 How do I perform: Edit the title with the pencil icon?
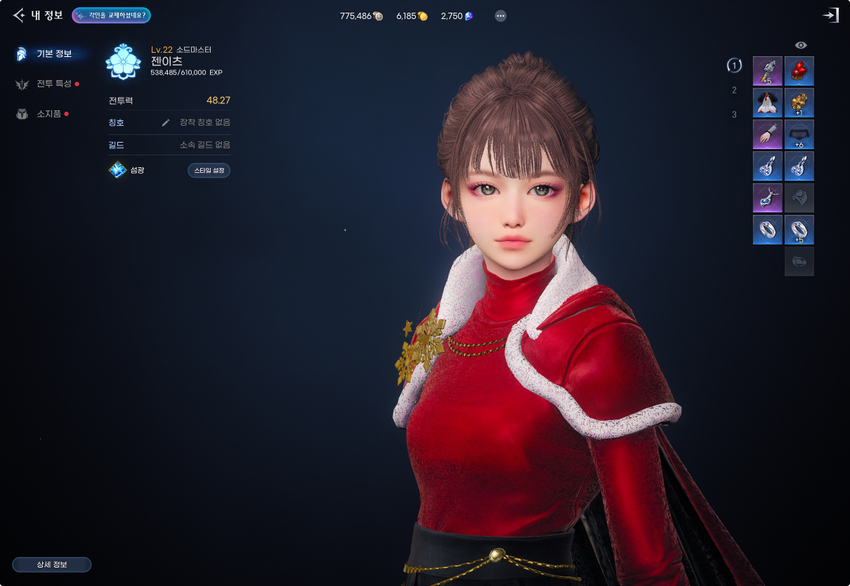tap(166, 122)
